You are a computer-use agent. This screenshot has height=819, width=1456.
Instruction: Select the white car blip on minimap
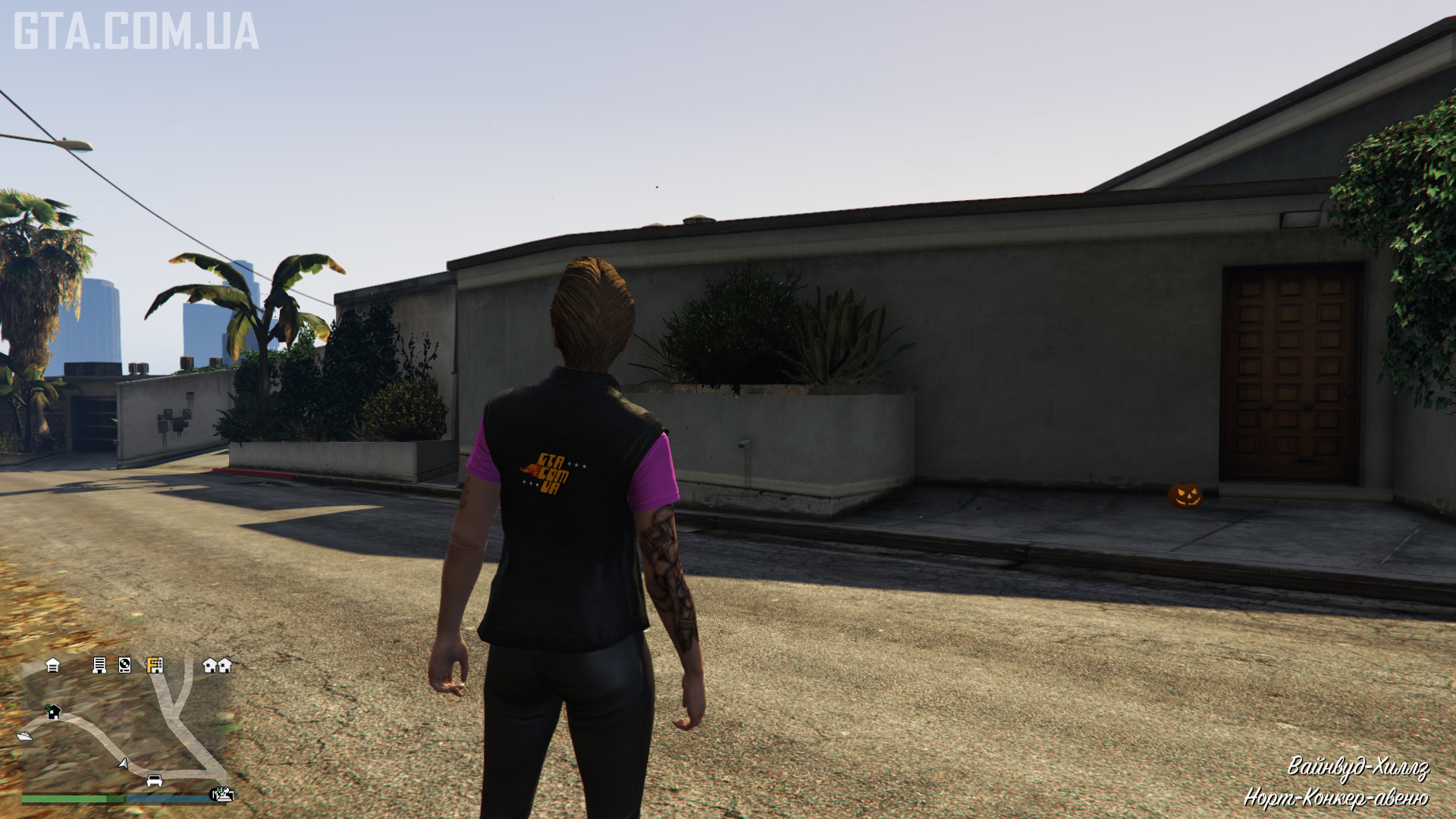pos(154,780)
